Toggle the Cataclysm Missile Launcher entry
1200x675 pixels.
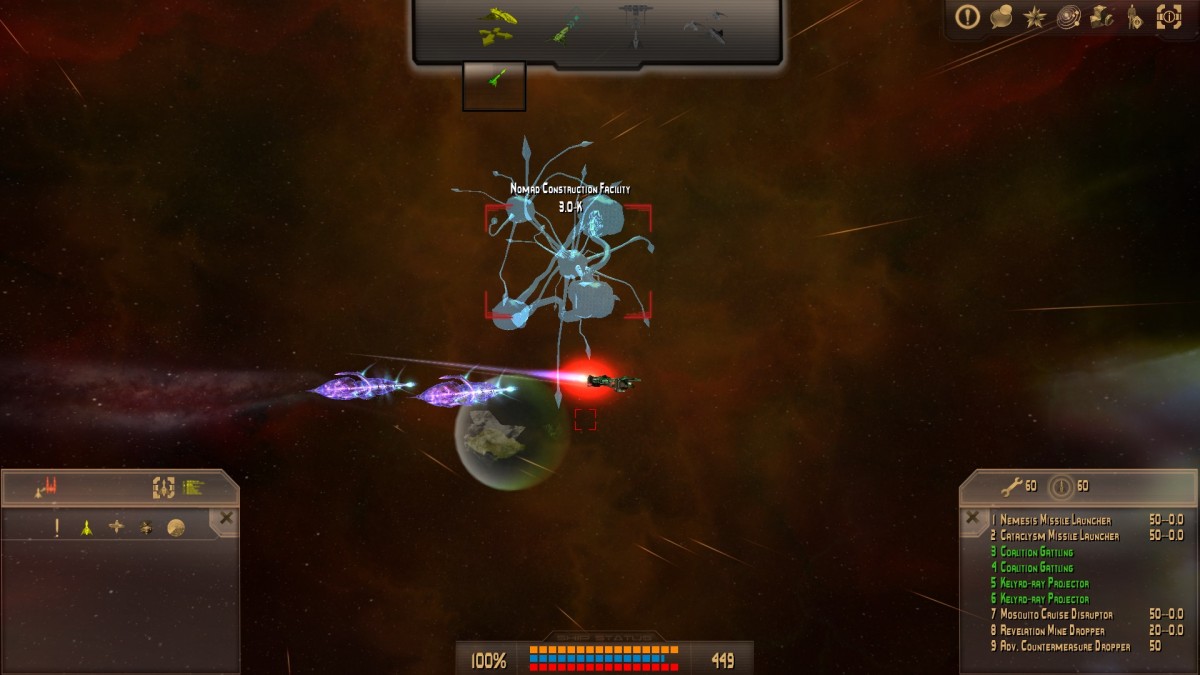[x=1059, y=536]
